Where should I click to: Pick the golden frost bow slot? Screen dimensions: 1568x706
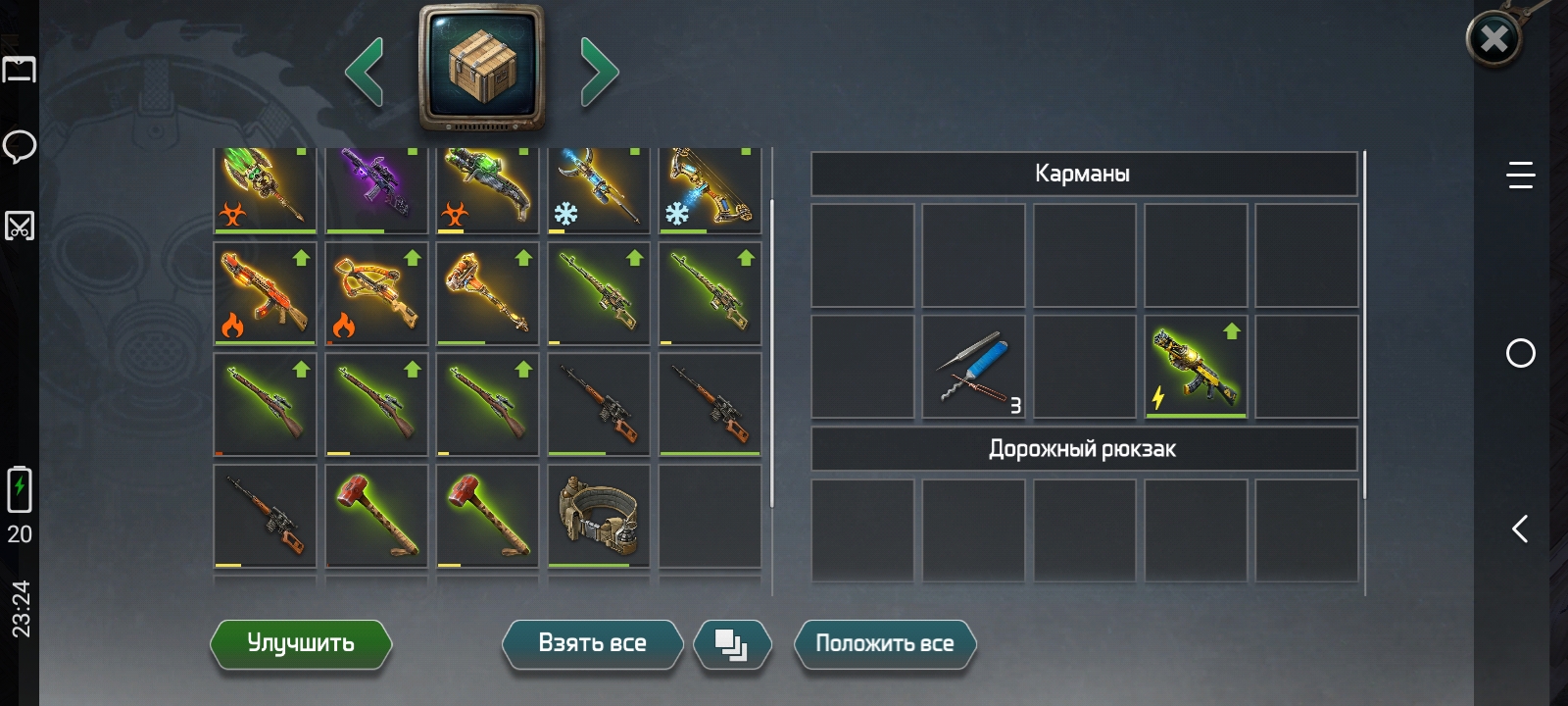710,188
